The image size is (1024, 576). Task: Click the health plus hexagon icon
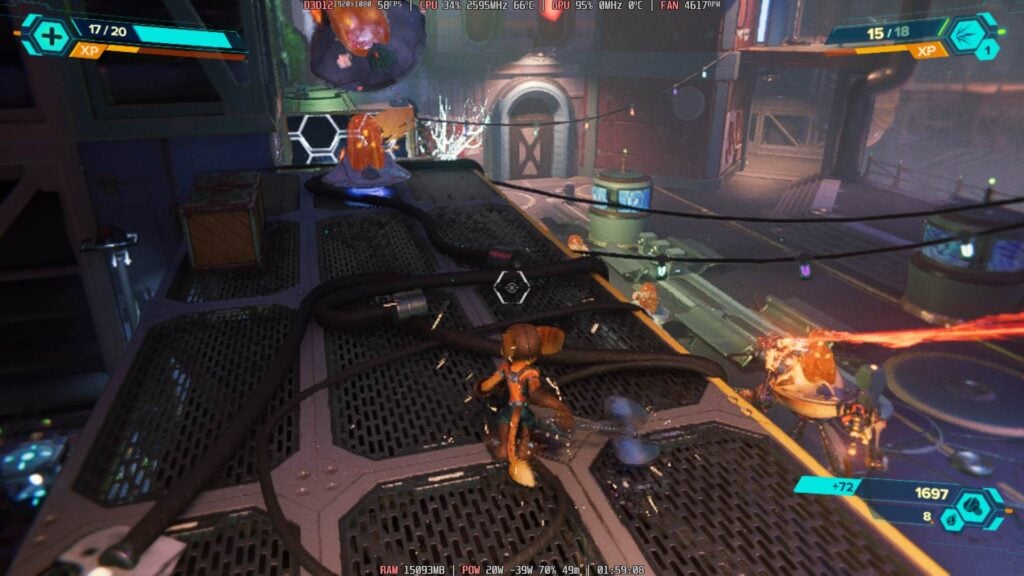(53, 35)
